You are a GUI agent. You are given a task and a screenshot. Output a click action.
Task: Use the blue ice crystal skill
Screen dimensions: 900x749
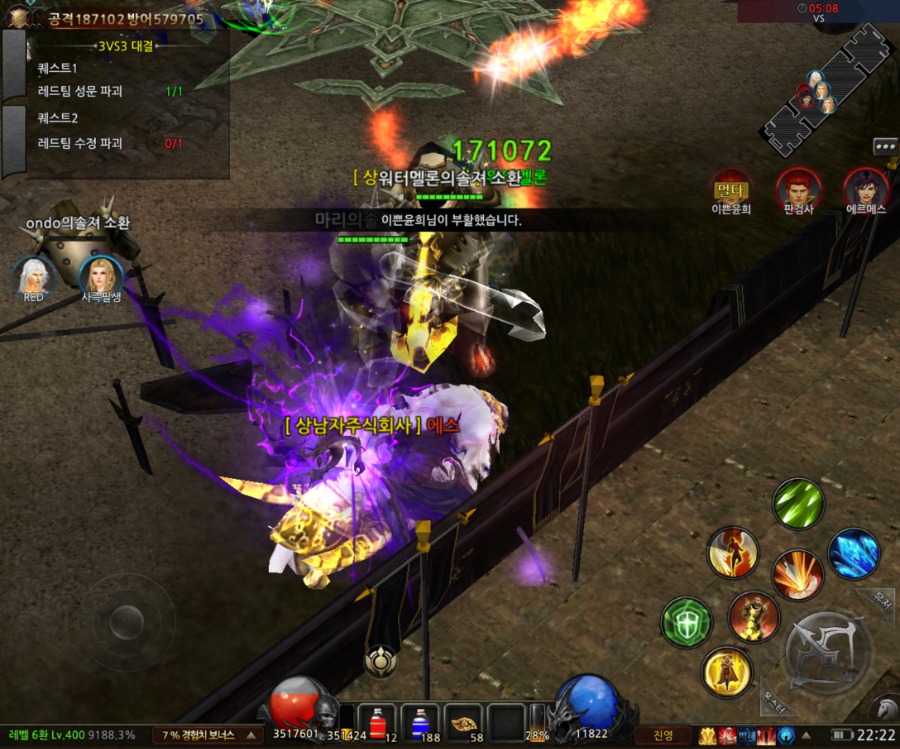853,553
